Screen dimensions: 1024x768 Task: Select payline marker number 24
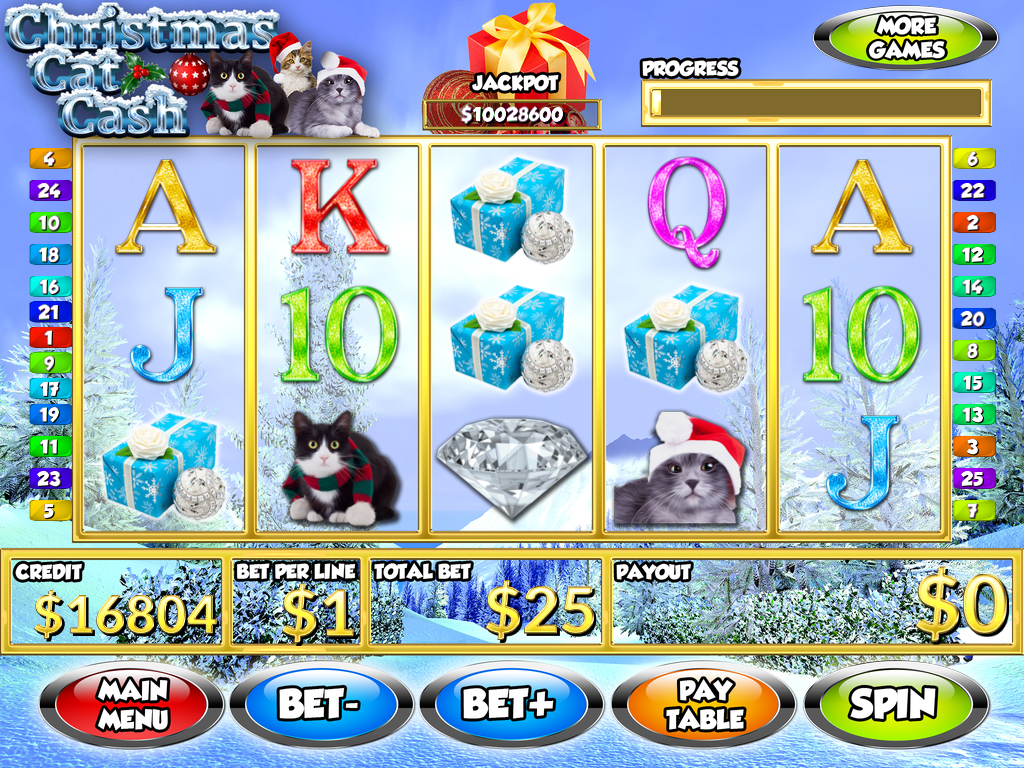49,190
